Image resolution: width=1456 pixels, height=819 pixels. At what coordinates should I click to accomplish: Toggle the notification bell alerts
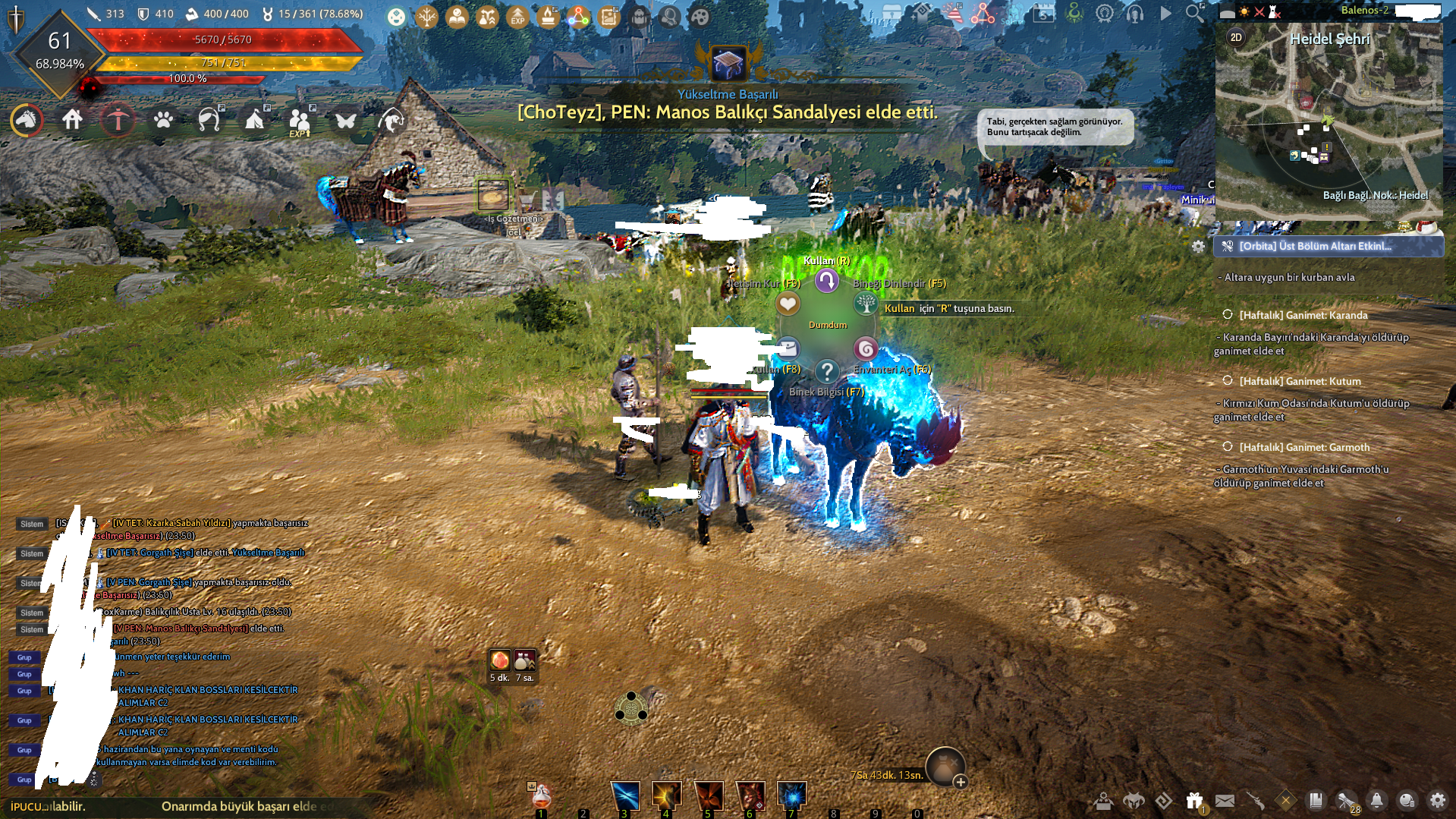pyautogui.click(x=1377, y=800)
